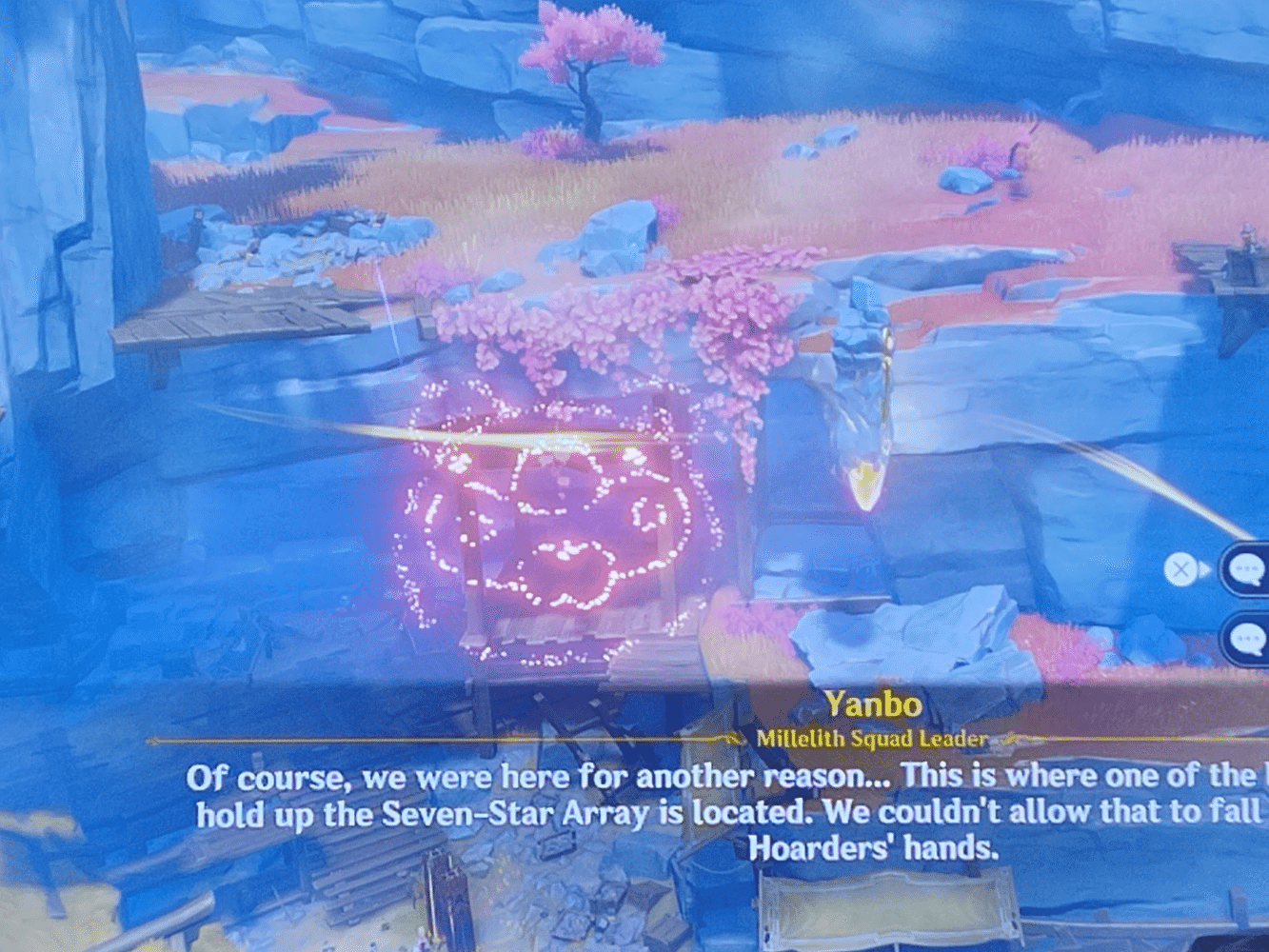
Task: Click Yanbo's speaker name
Action: (x=874, y=706)
